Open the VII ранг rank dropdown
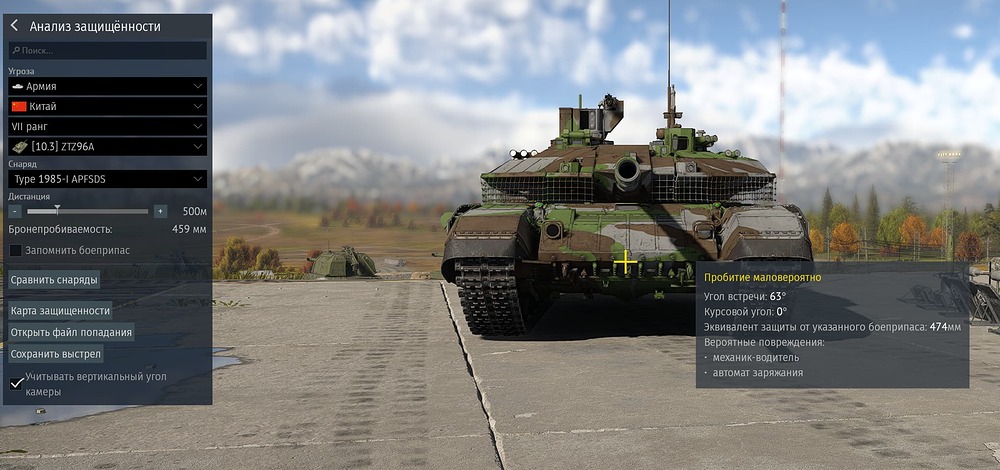 pos(108,126)
